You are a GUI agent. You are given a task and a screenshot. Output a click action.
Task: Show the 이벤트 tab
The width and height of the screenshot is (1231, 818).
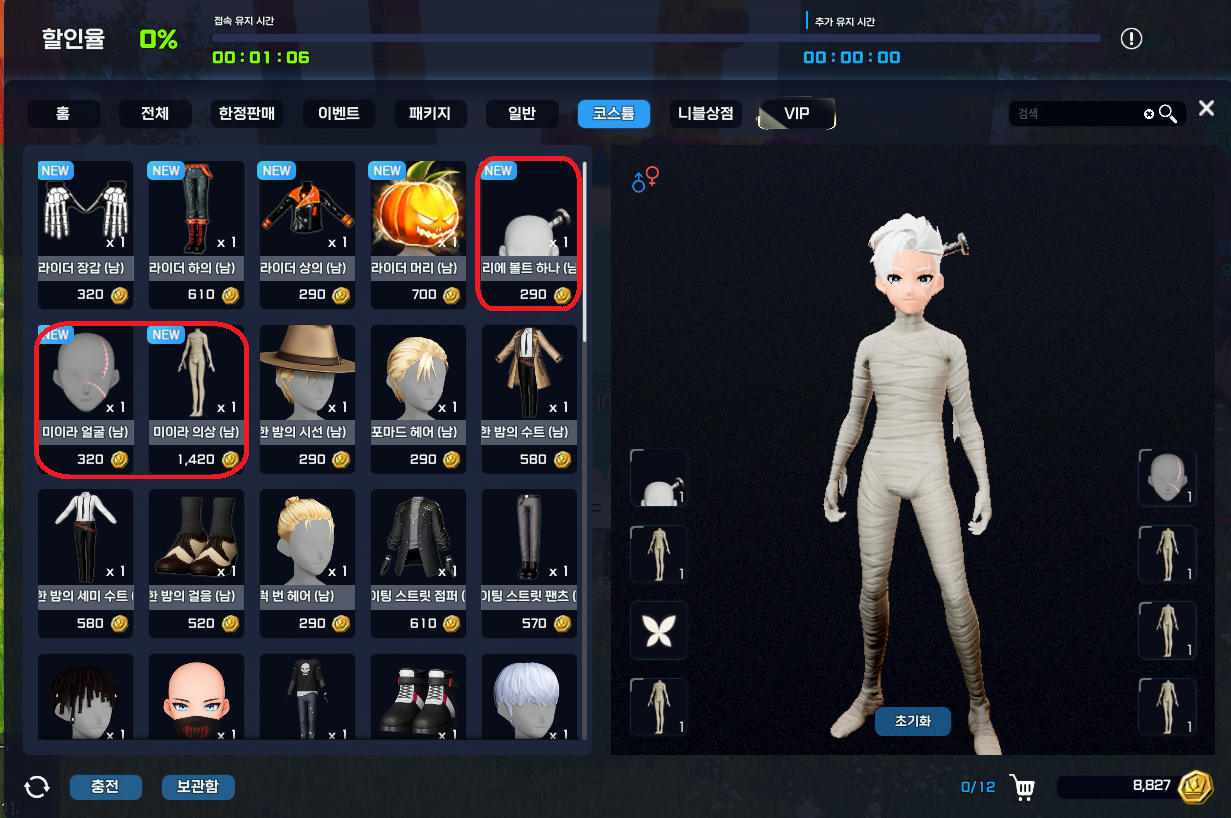pyautogui.click(x=338, y=114)
